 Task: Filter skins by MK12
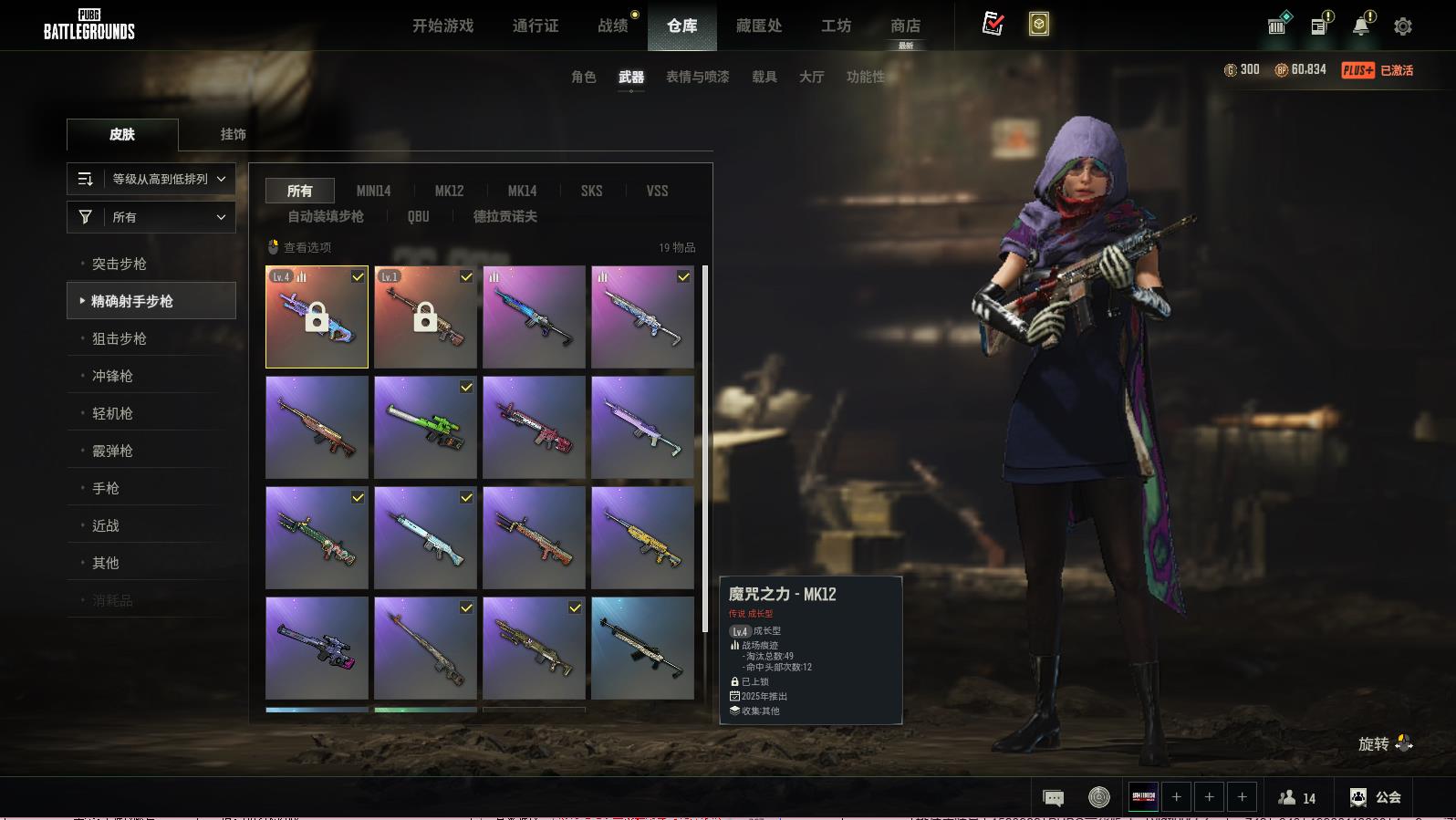449,191
